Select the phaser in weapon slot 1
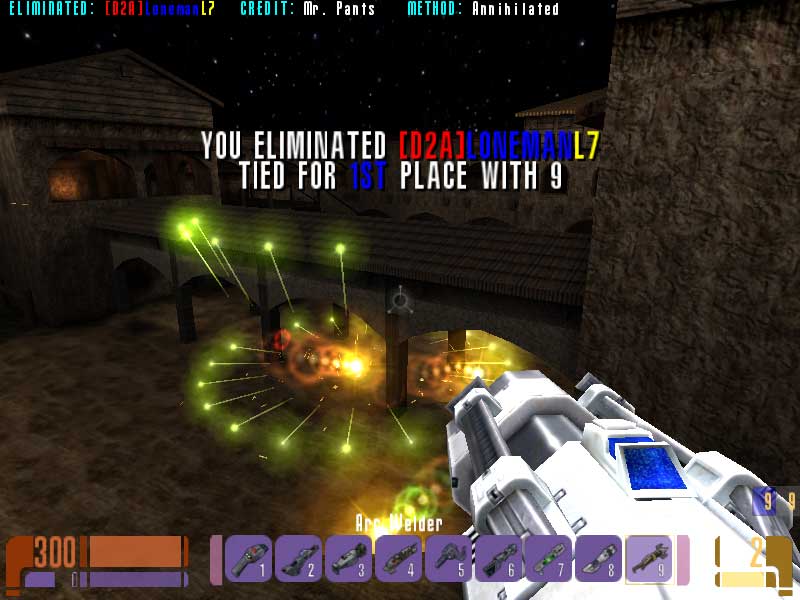The width and height of the screenshot is (800, 600). click(249, 559)
